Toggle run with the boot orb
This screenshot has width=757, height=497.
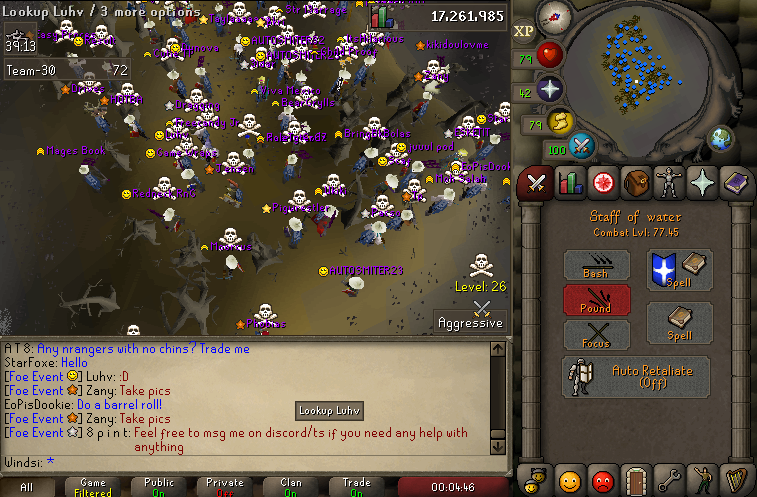(558, 122)
